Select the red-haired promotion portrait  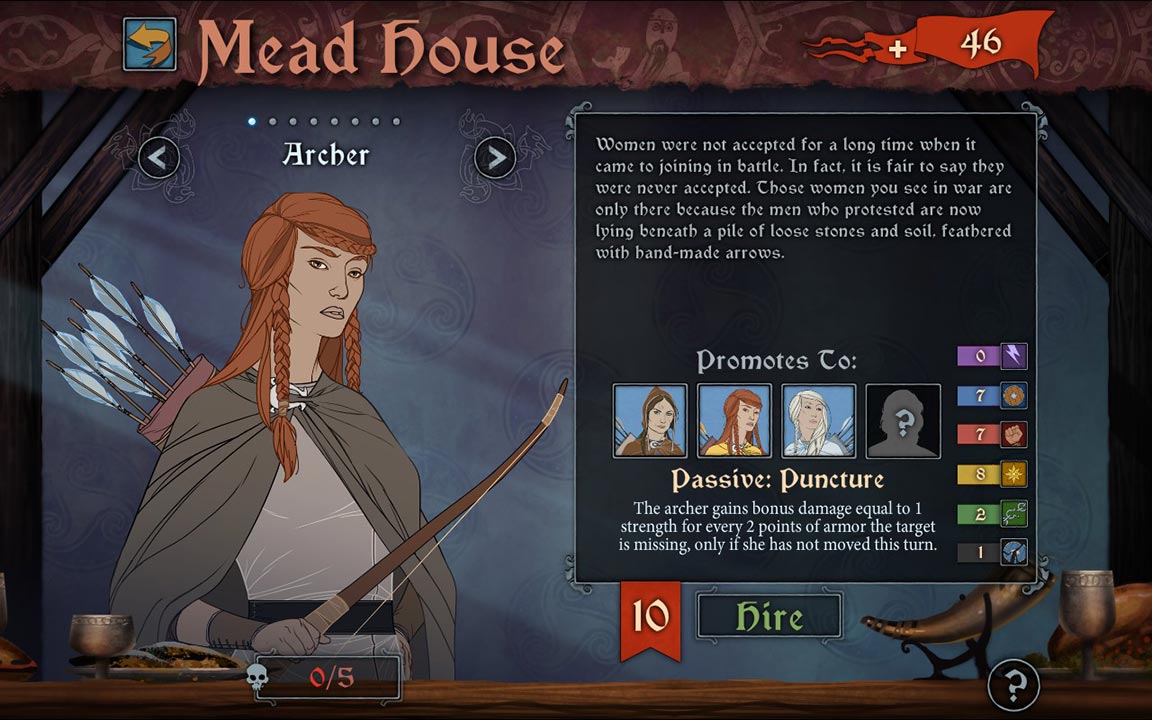click(x=734, y=421)
